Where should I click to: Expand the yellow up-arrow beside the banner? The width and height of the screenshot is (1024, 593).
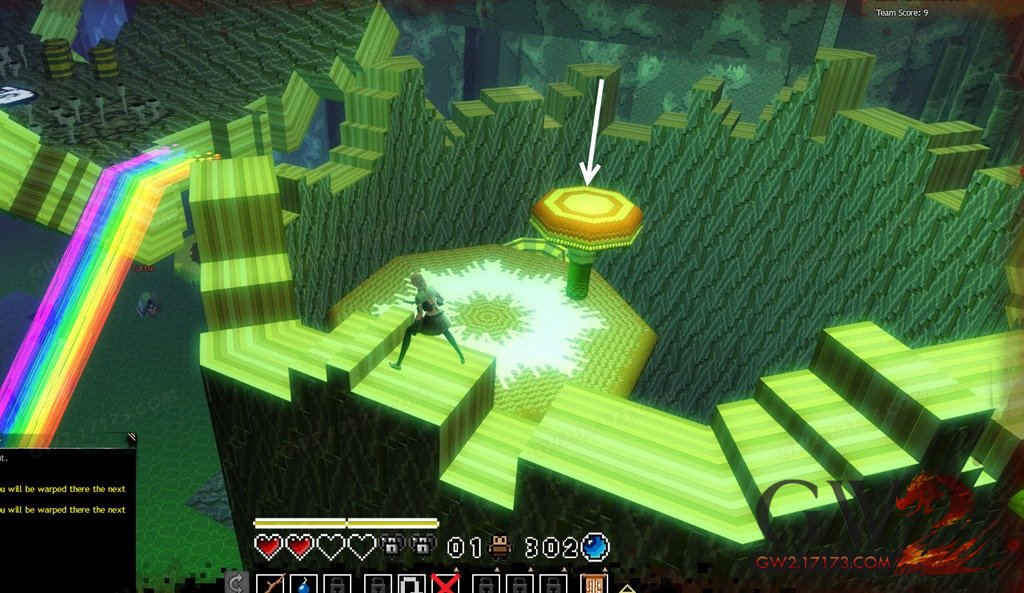(x=626, y=587)
